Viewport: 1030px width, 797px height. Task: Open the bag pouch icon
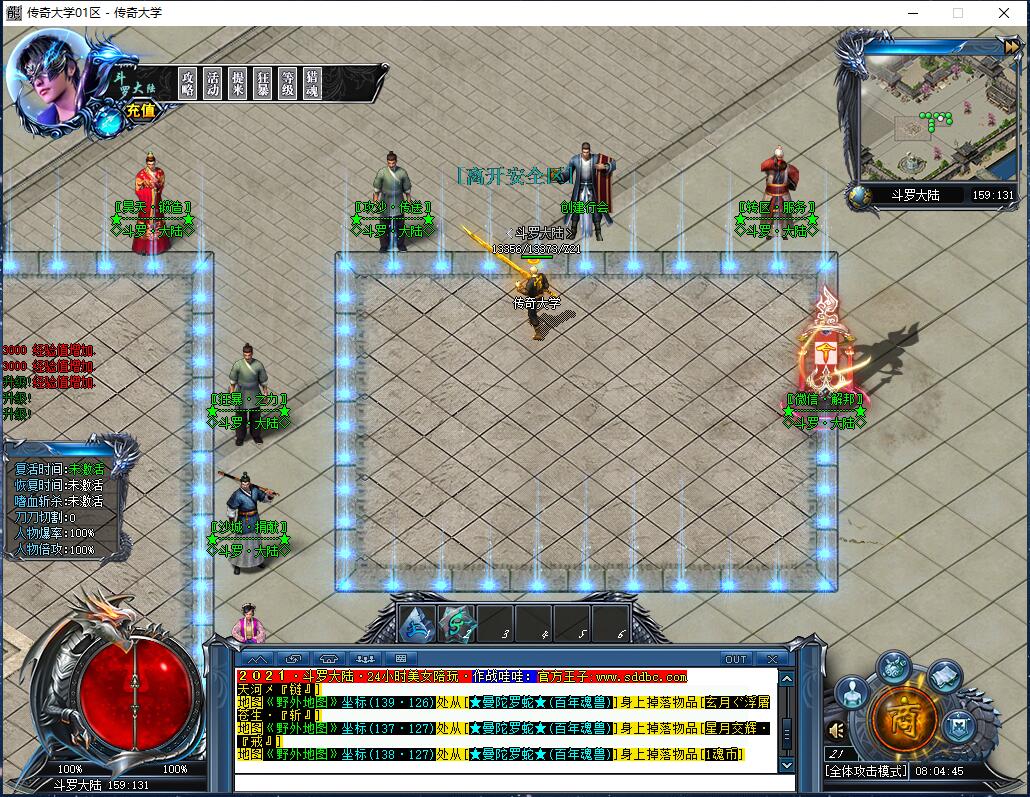tap(894, 664)
